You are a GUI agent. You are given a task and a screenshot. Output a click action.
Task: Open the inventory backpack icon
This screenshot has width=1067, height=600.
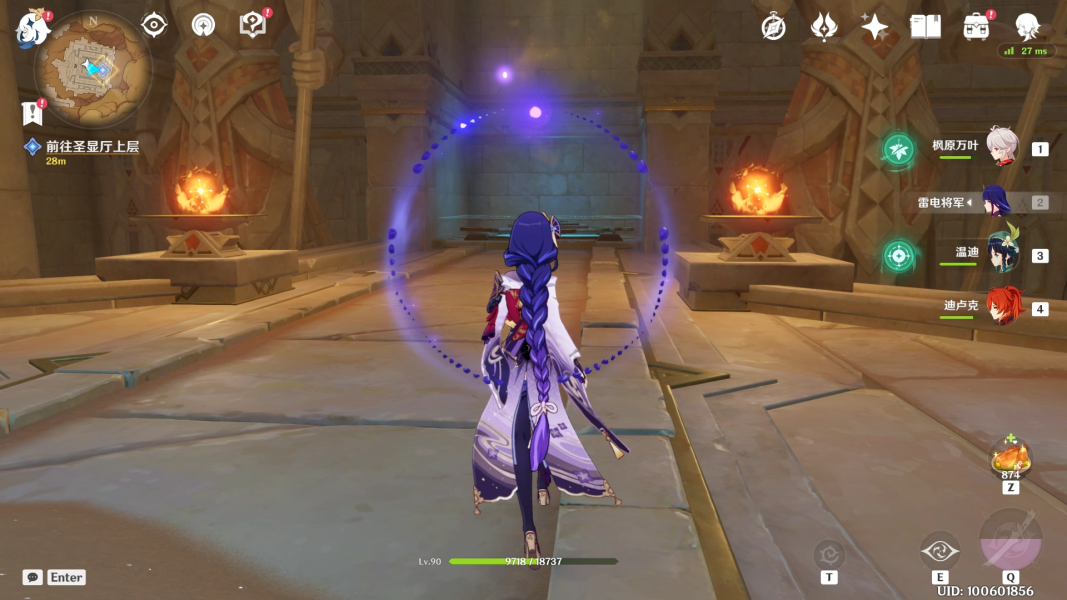pos(976,27)
